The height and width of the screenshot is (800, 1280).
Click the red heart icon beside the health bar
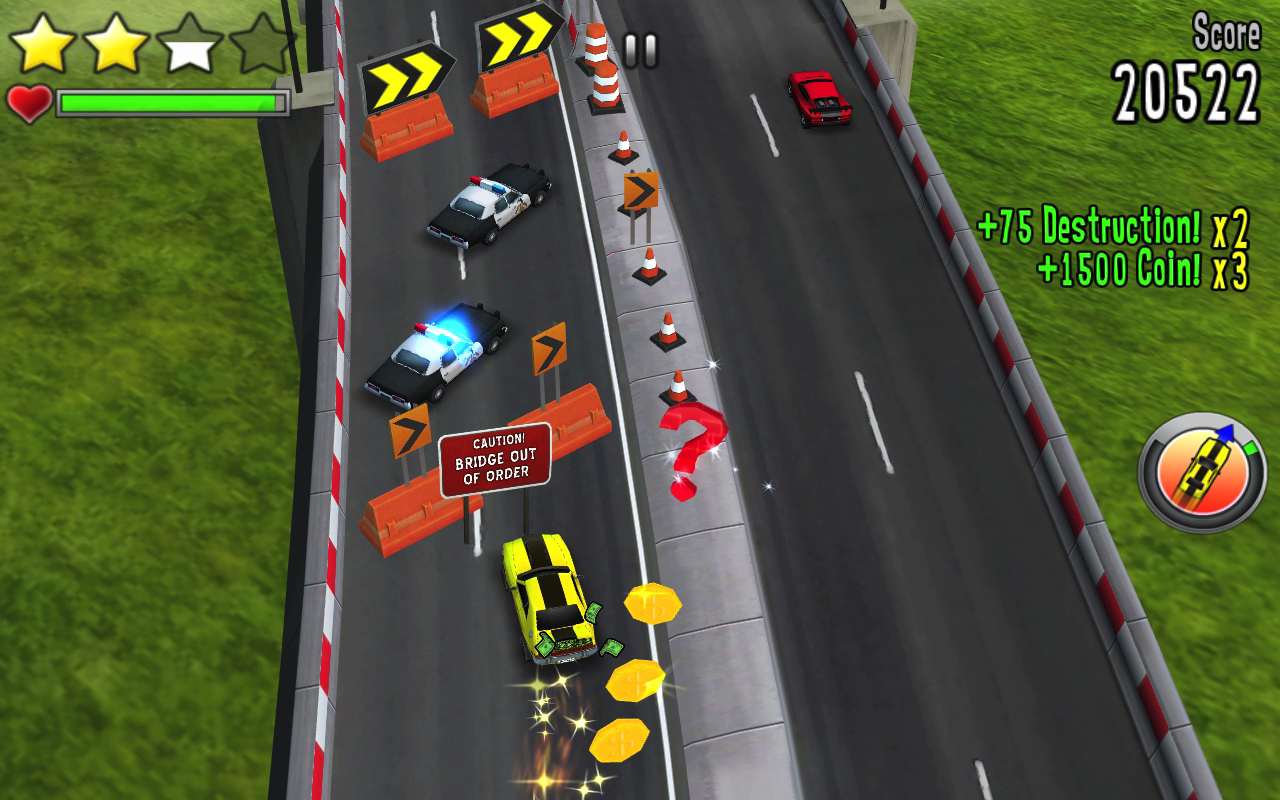[x=28, y=102]
